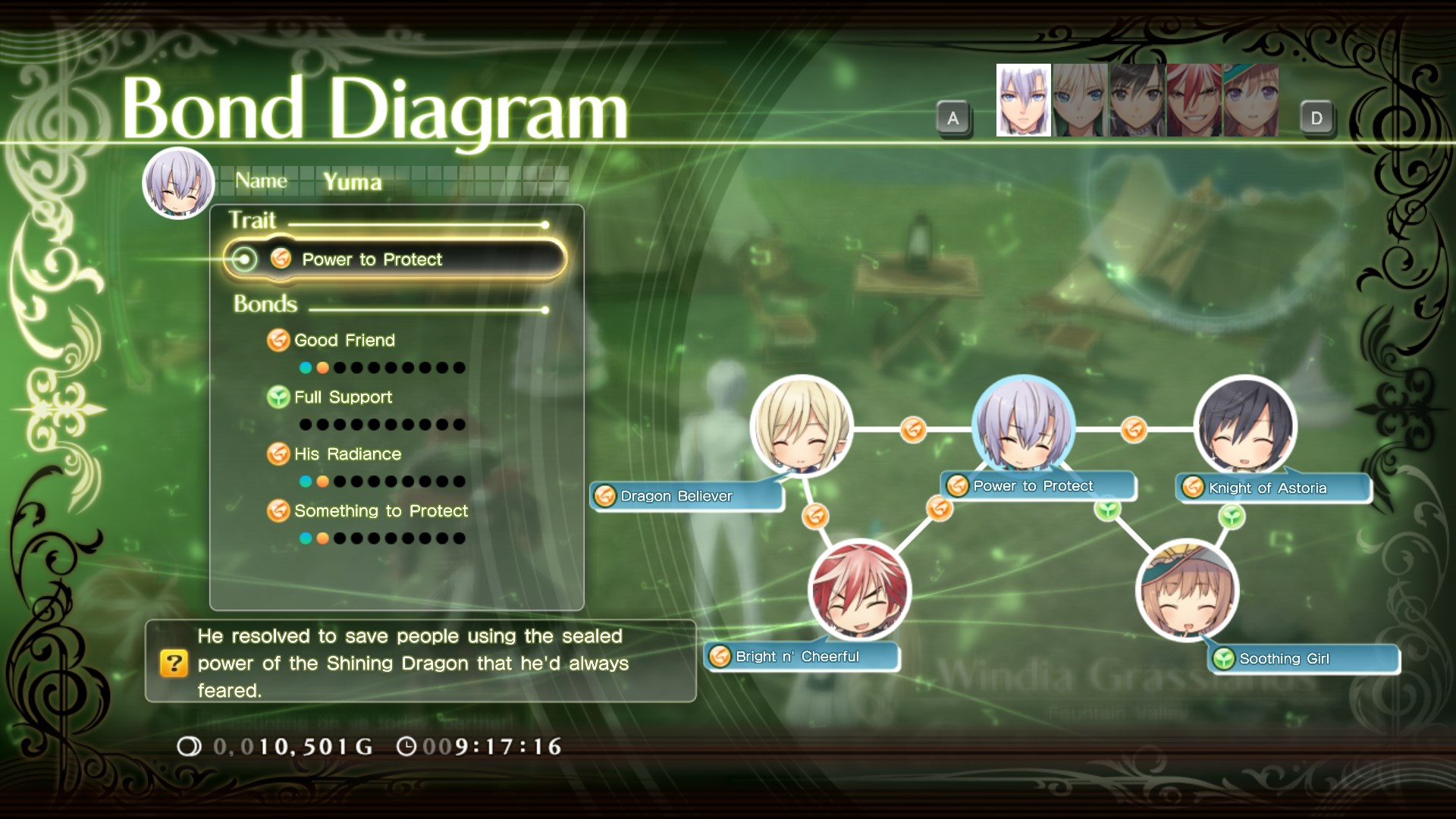Choose the Good Friend bond
This screenshot has width=1456, height=819.
click(x=344, y=340)
